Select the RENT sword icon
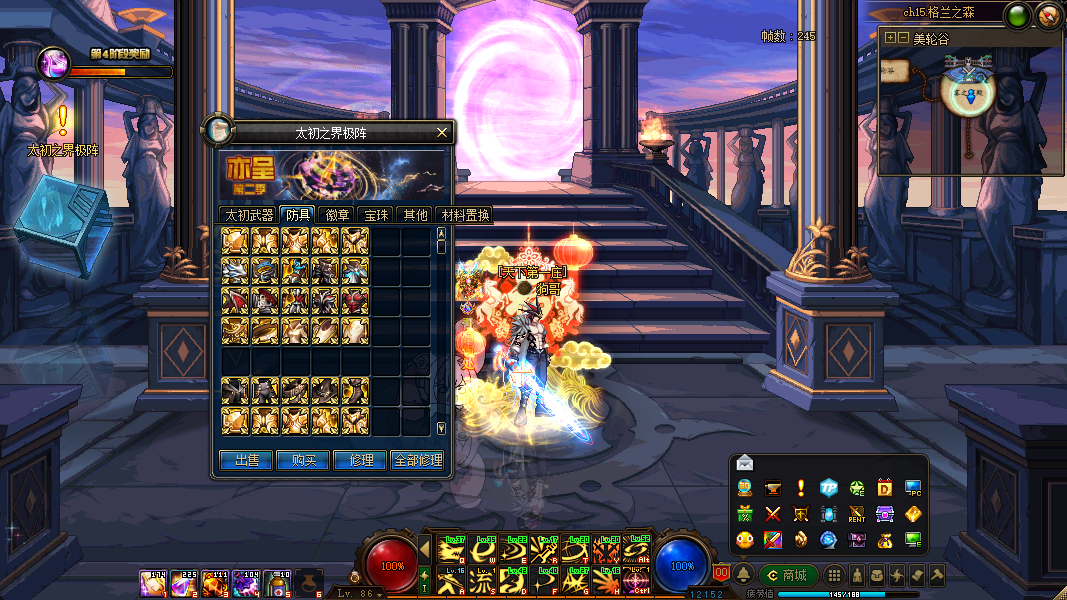Screen dimensions: 1067x600 [x=857, y=514]
